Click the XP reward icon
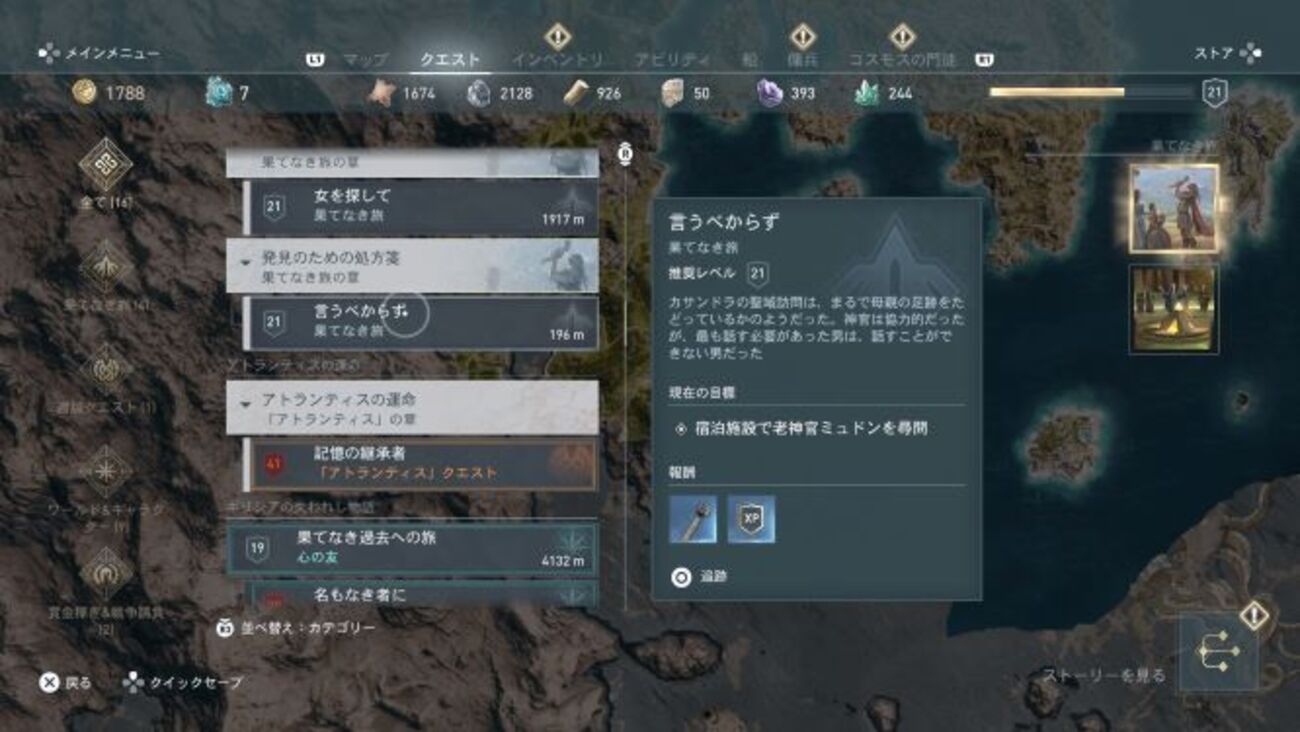Viewport: 1300px width, 732px height. click(x=751, y=520)
